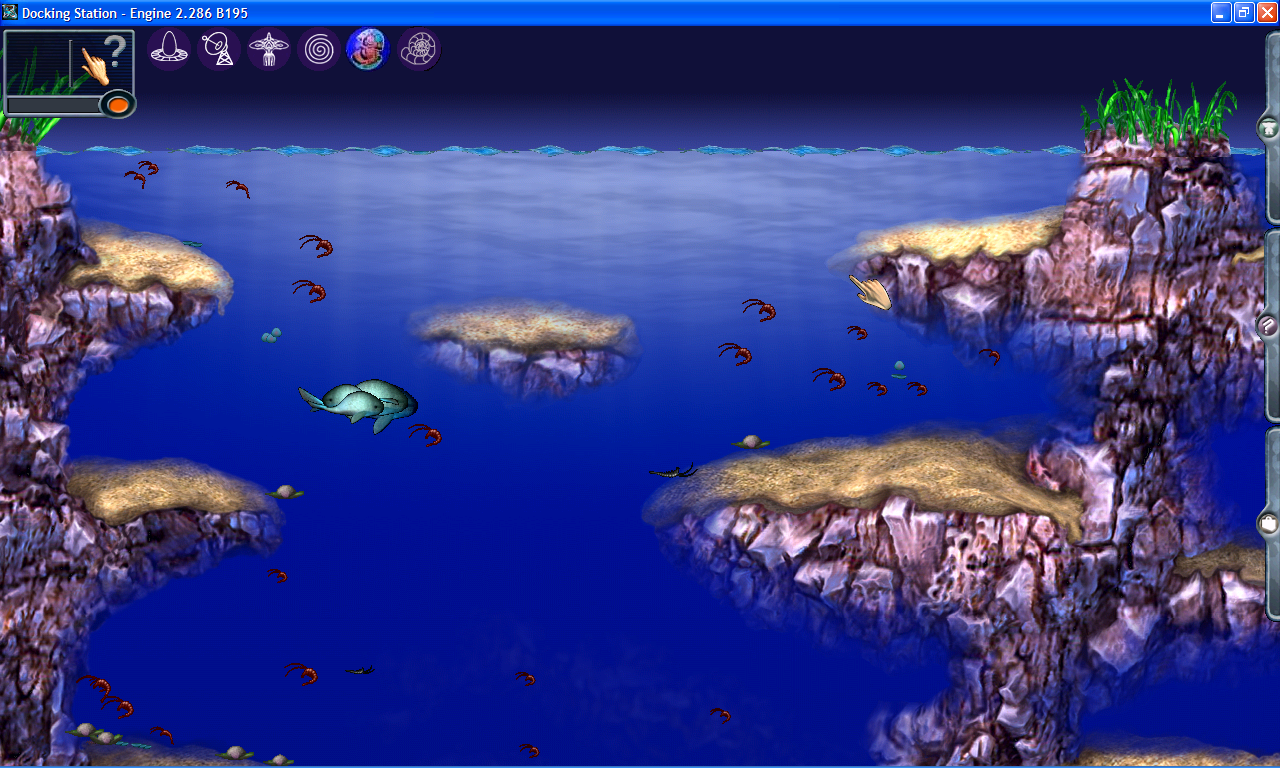Open the Comms Room via the satellite dish icon
The height and width of the screenshot is (768, 1280).
pyautogui.click(x=219, y=48)
